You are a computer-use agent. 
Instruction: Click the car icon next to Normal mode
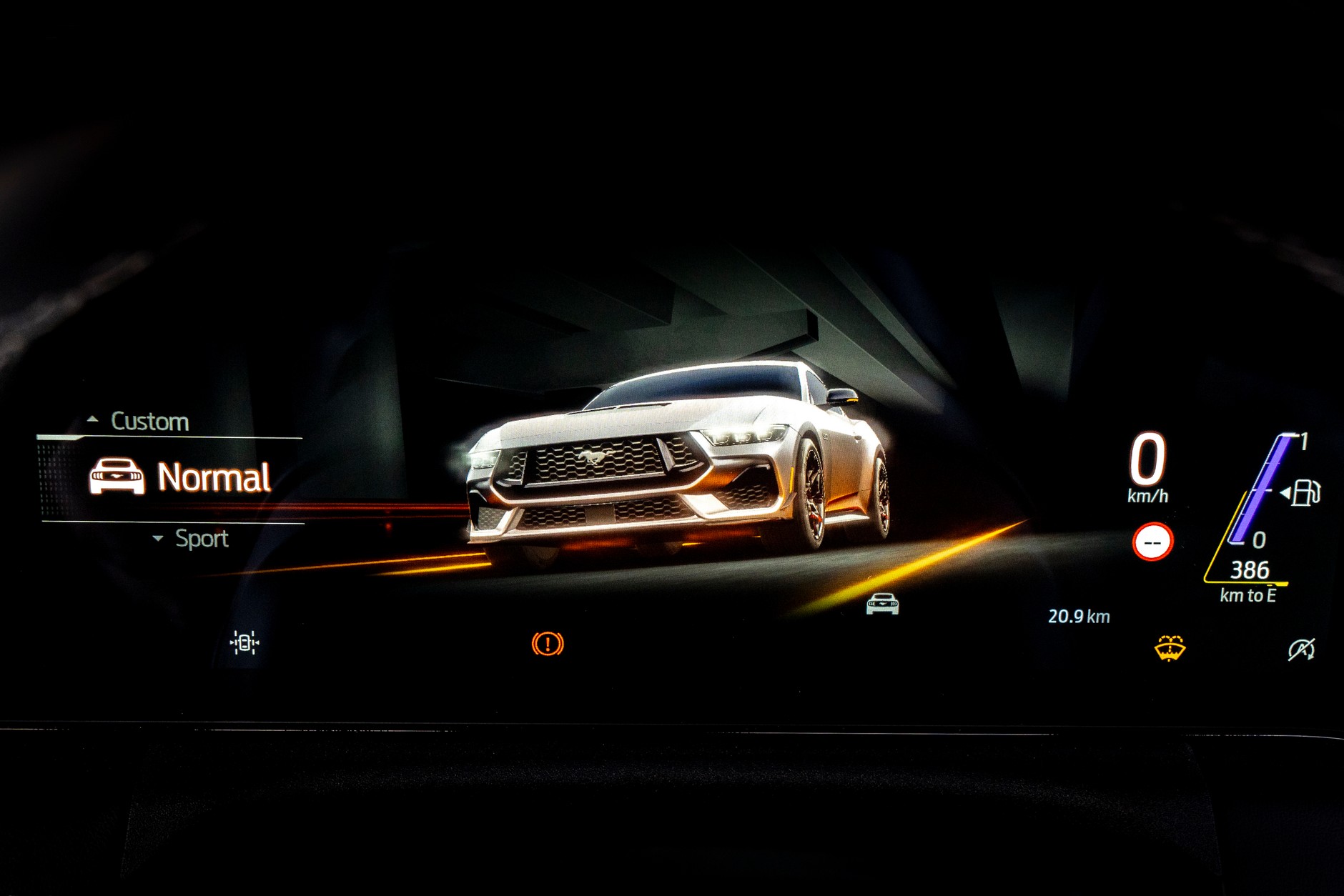click(x=117, y=477)
